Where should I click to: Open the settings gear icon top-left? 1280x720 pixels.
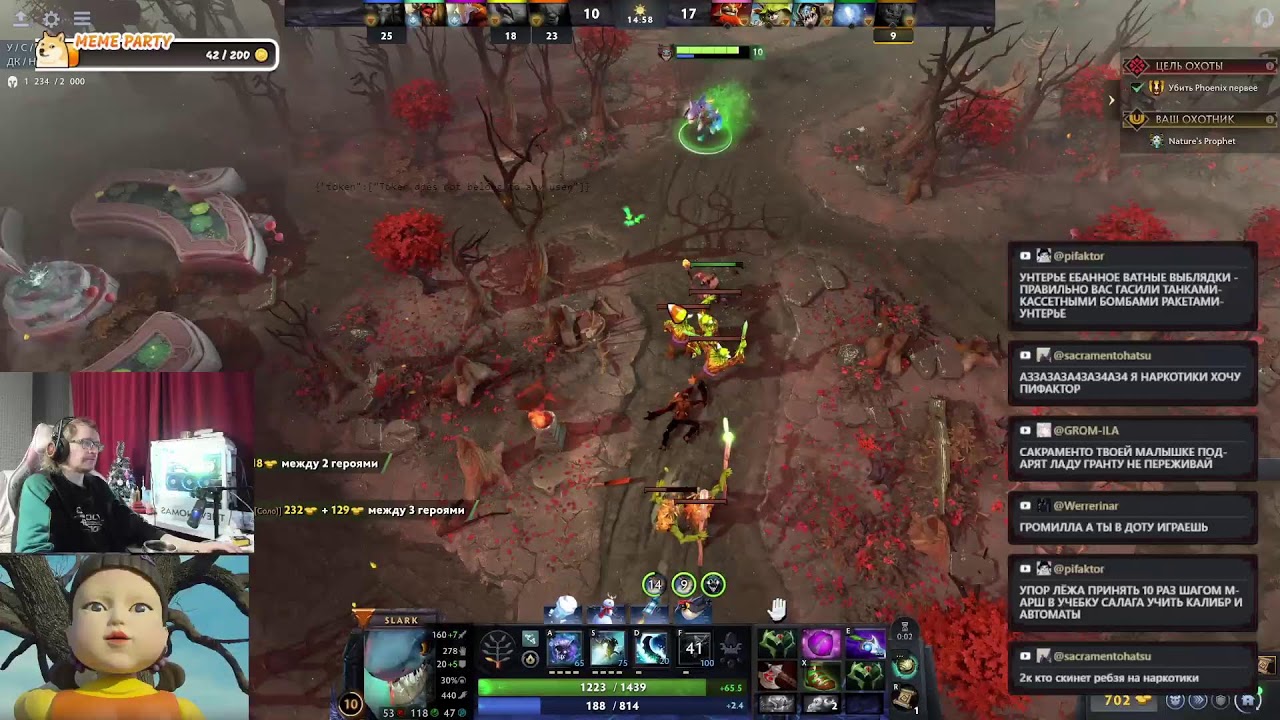coord(51,17)
